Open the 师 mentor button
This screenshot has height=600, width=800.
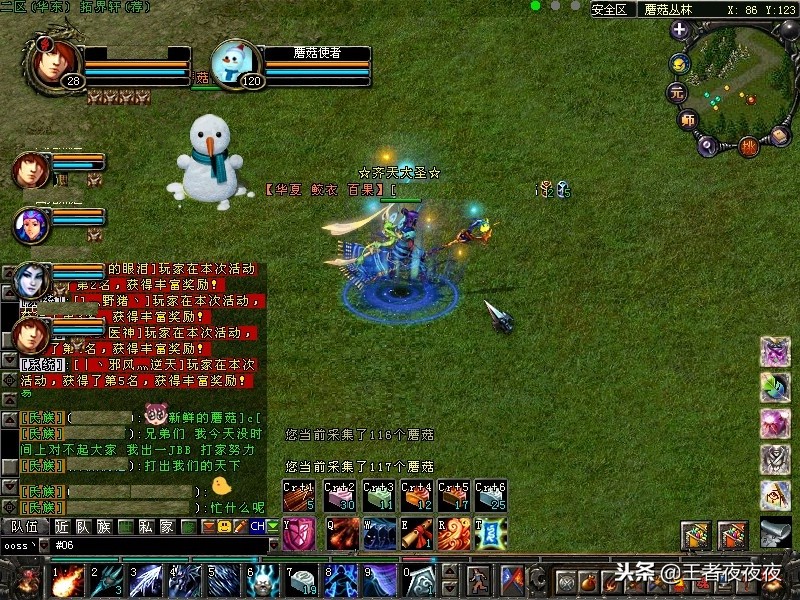(688, 121)
